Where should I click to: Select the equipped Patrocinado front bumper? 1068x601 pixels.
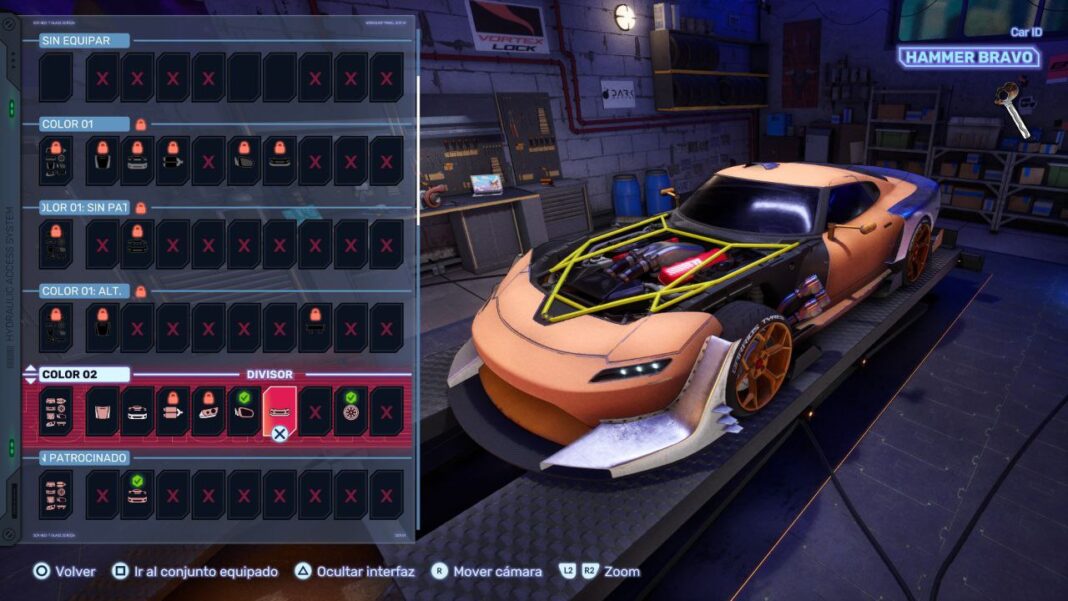click(137, 495)
